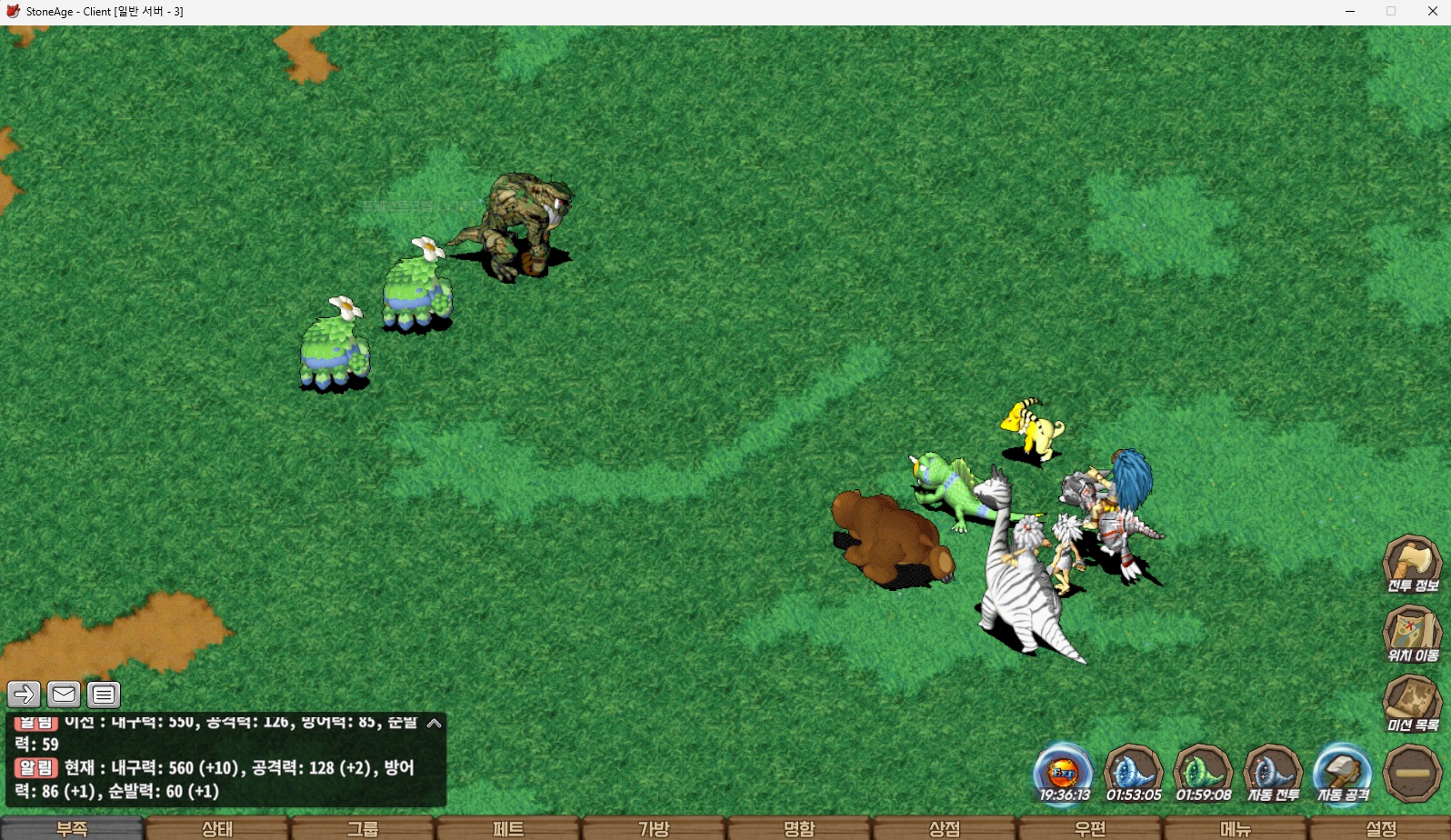Screen dimensions: 1451x840
Task: Open the 명함 (name card) menu
Action: [x=799, y=828]
